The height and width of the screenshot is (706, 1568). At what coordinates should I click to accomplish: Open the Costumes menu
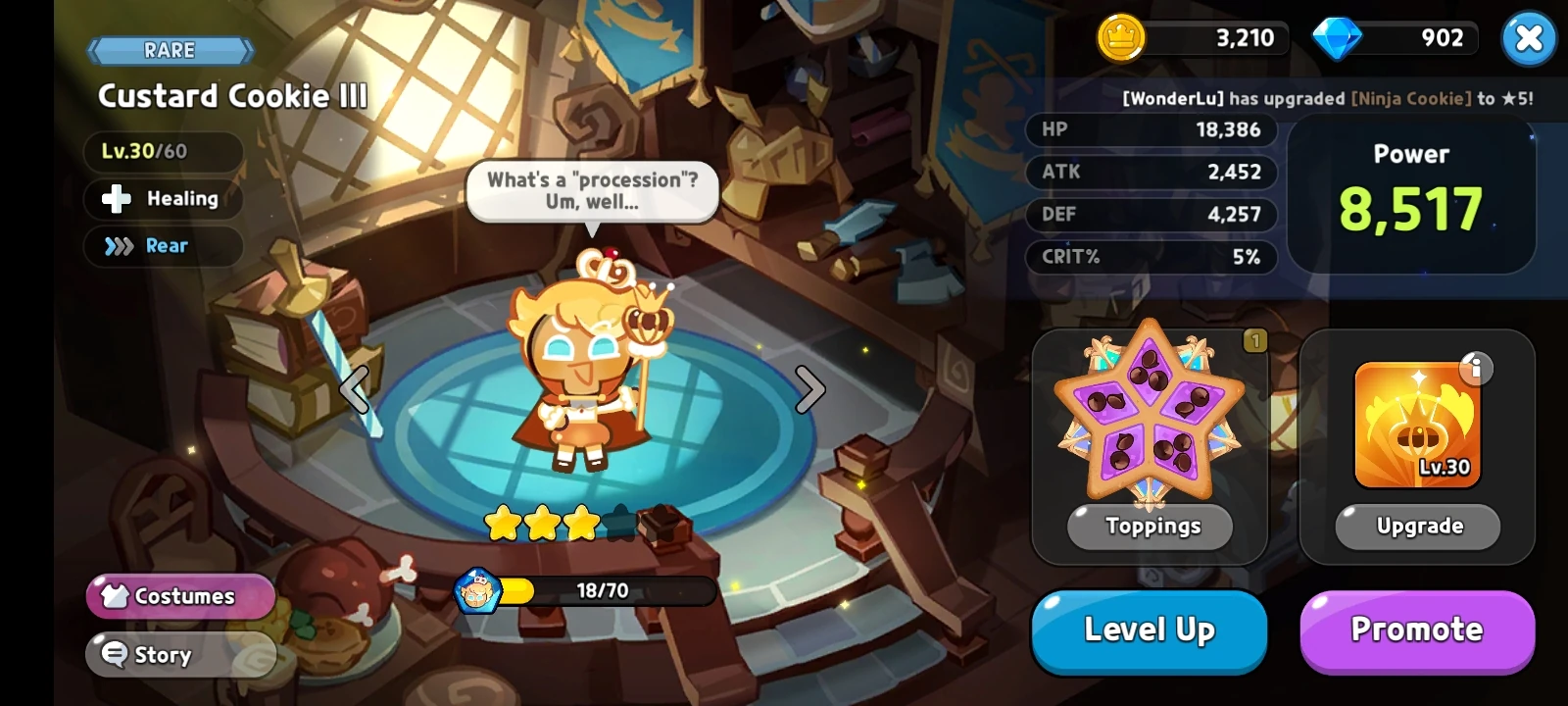(x=180, y=596)
